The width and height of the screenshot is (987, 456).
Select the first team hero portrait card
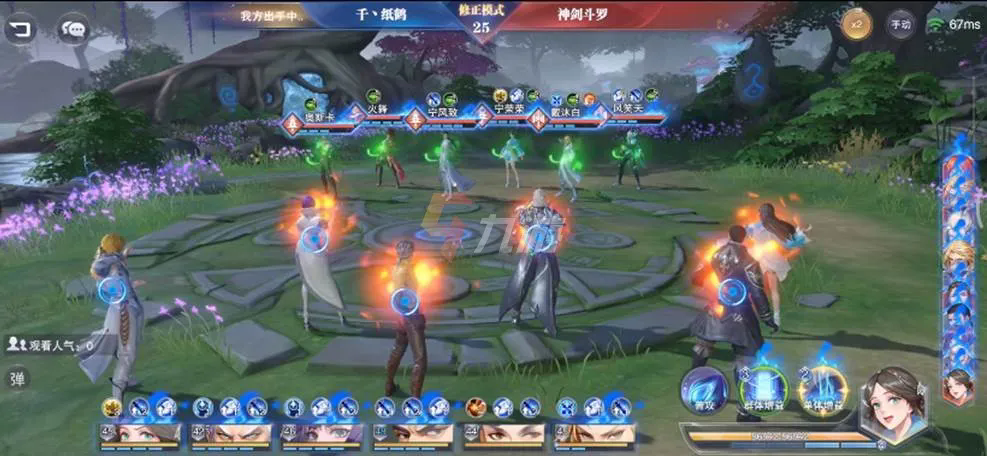tap(141, 434)
